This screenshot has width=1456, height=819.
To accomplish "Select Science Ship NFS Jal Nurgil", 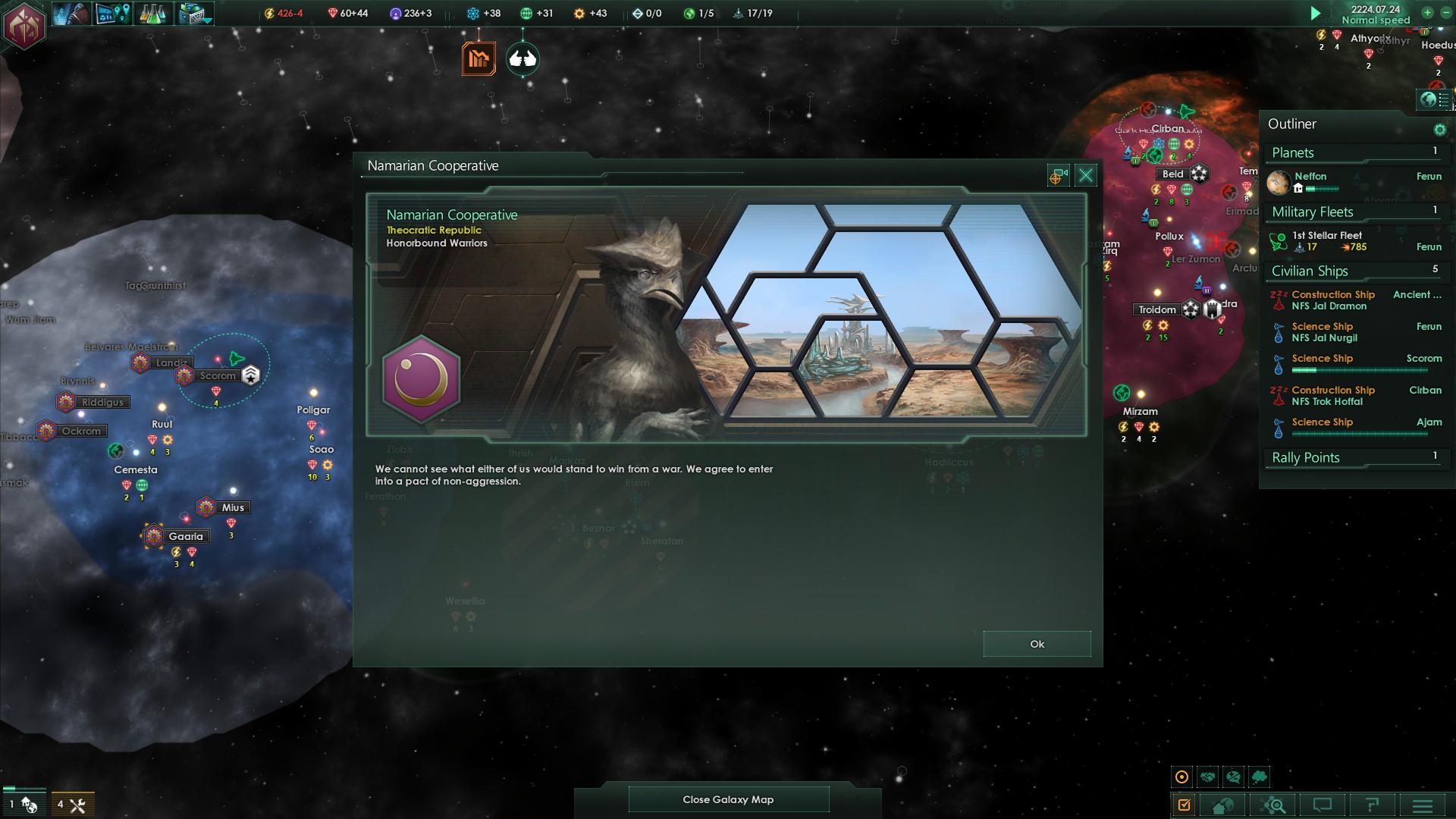I will pos(1325,332).
